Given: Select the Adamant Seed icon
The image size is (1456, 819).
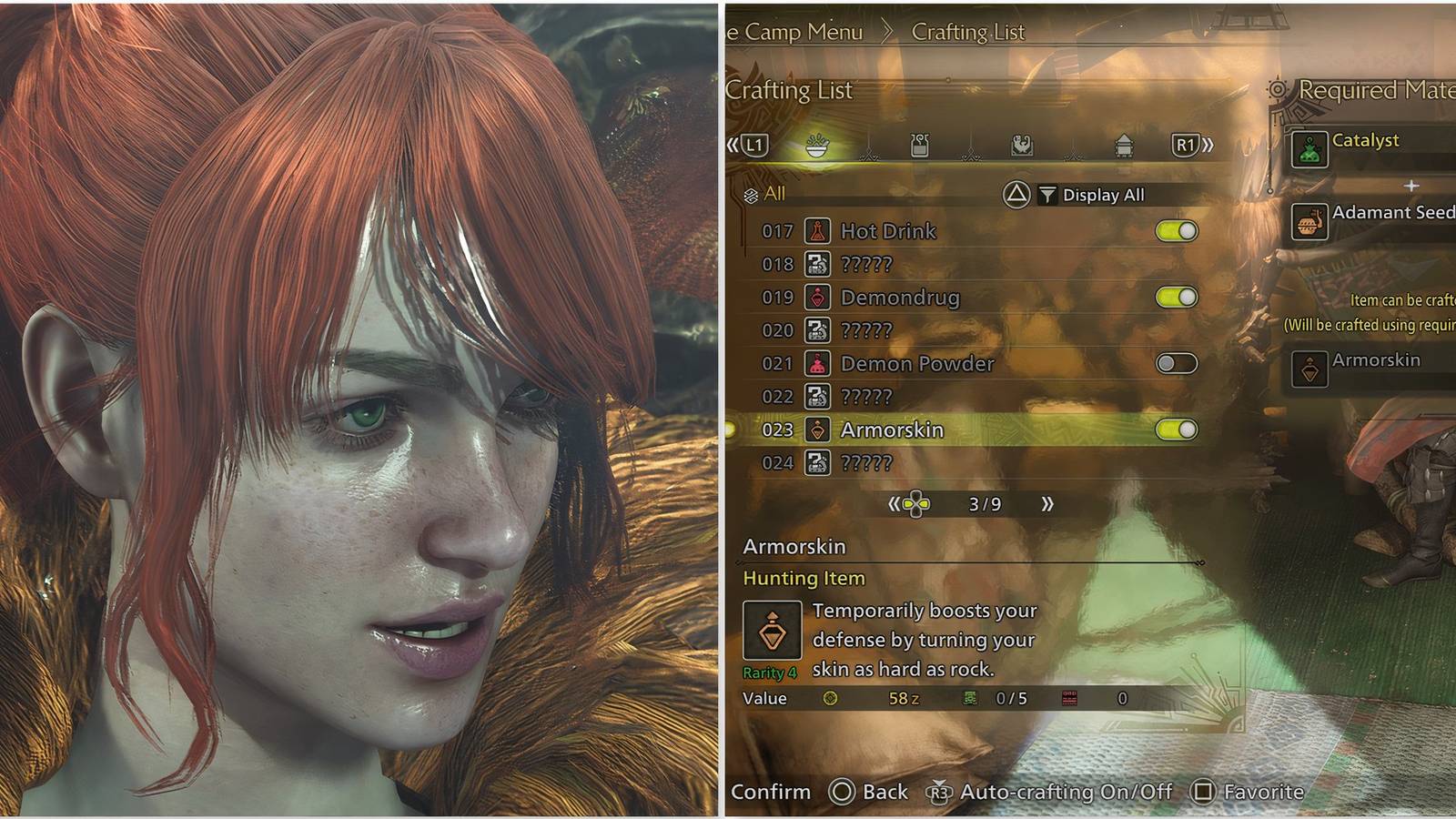Looking at the screenshot, I should pyautogui.click(x=1309, y=218).
